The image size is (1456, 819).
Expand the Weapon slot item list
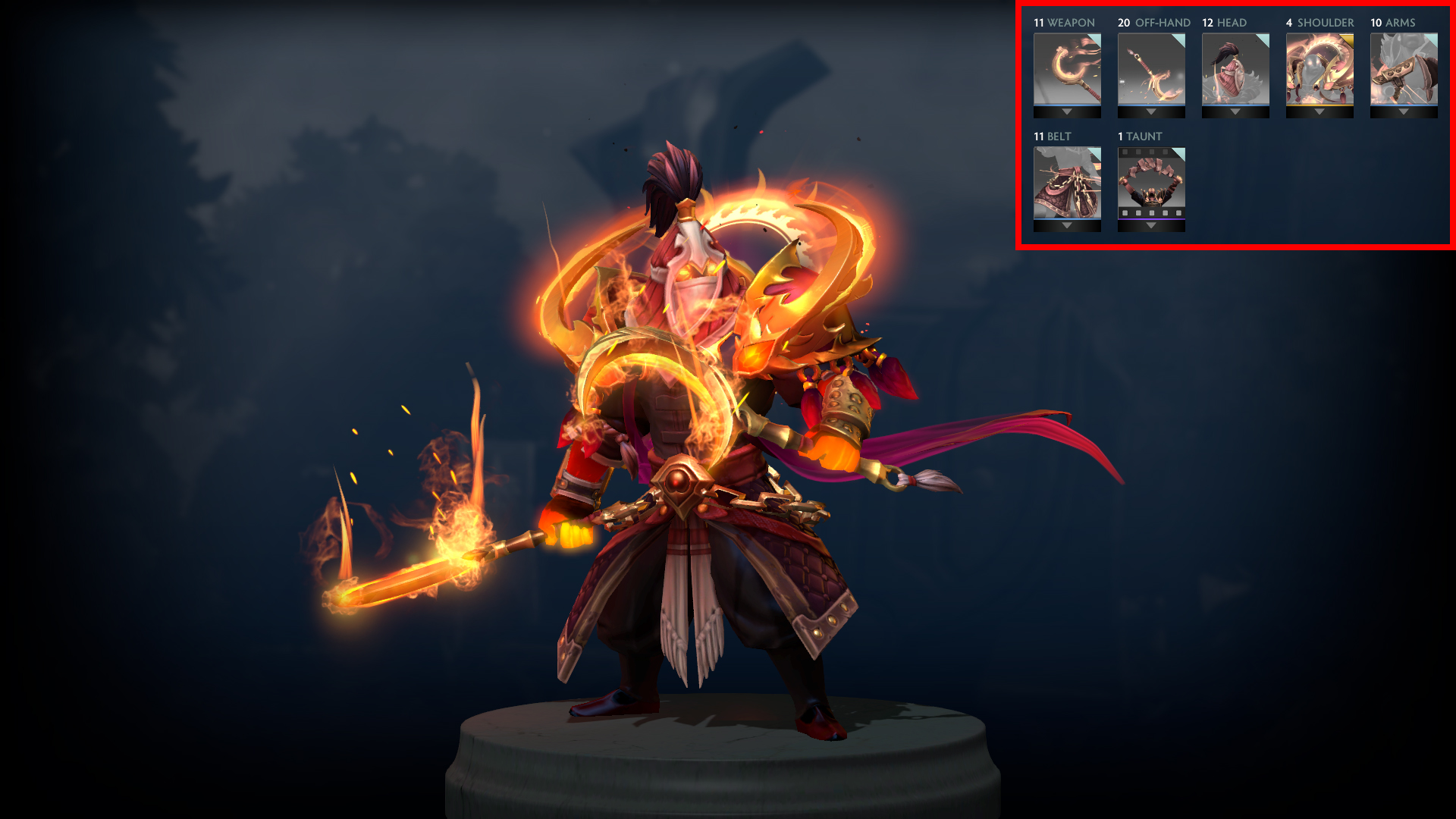click(x=1068, y=111)
